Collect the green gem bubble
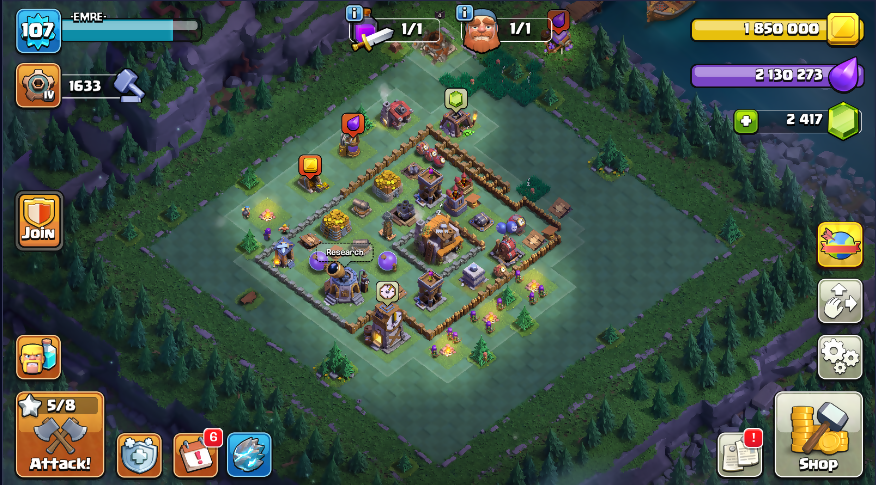 [x=456, y=98]
